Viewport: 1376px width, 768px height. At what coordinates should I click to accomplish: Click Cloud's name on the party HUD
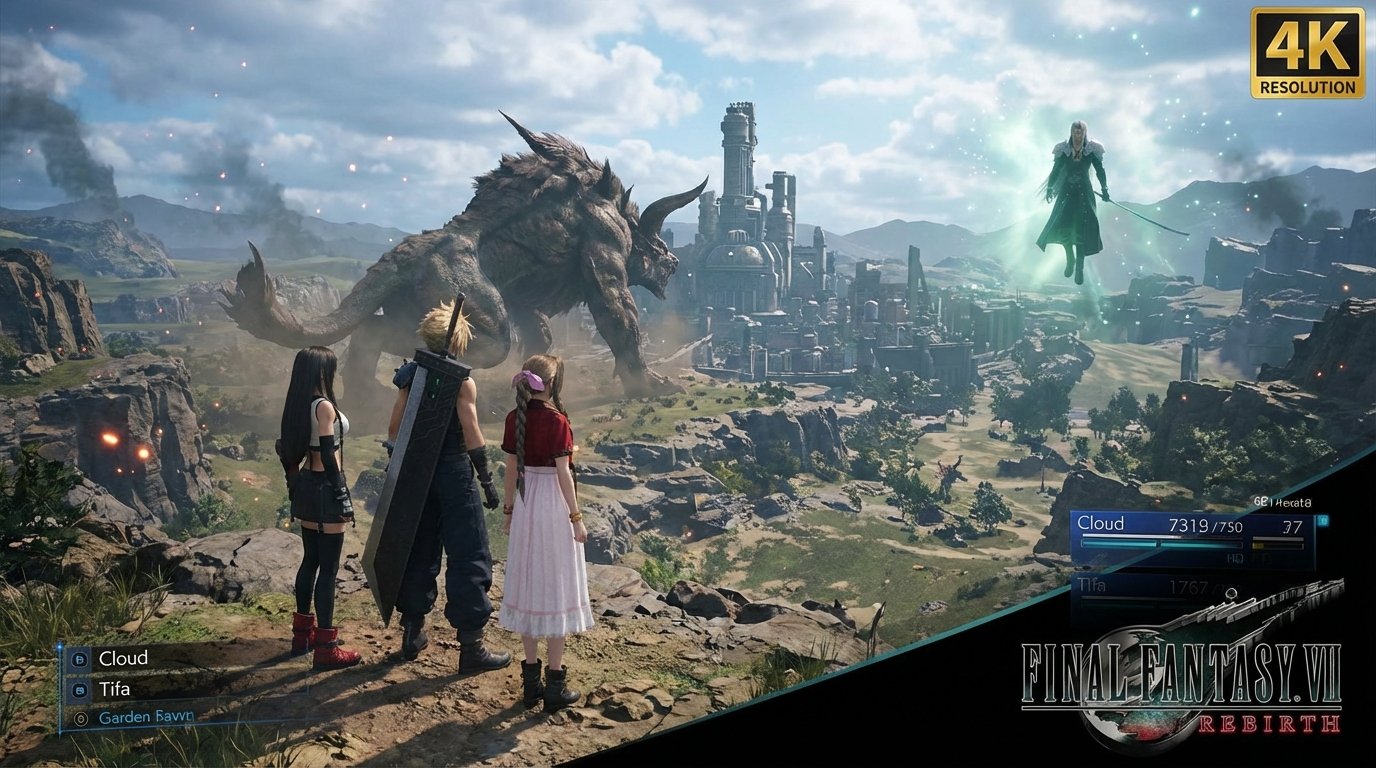(1101, 522)
